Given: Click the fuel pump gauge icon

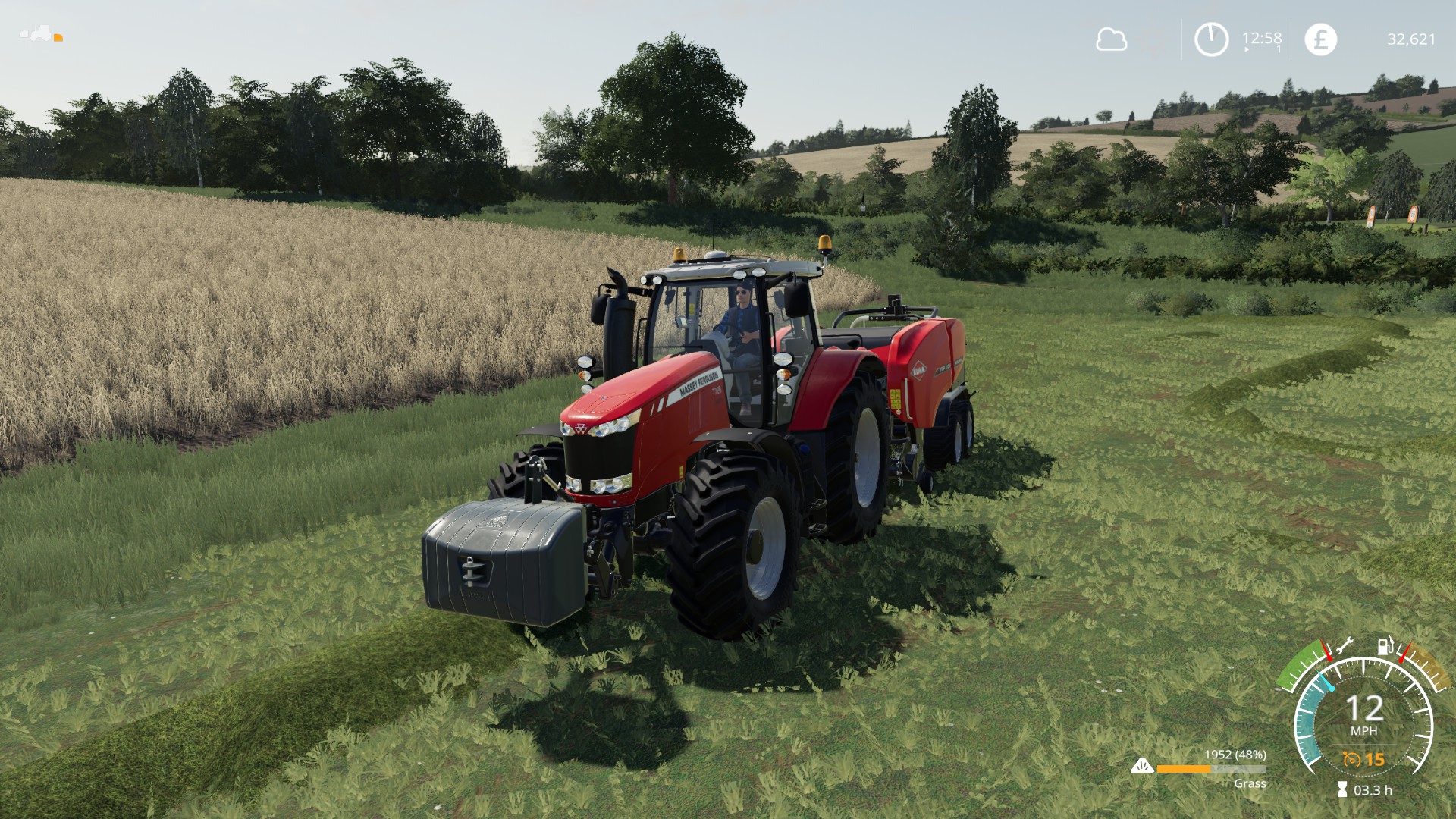Looking at the screenshot, I should [1385, 647].
